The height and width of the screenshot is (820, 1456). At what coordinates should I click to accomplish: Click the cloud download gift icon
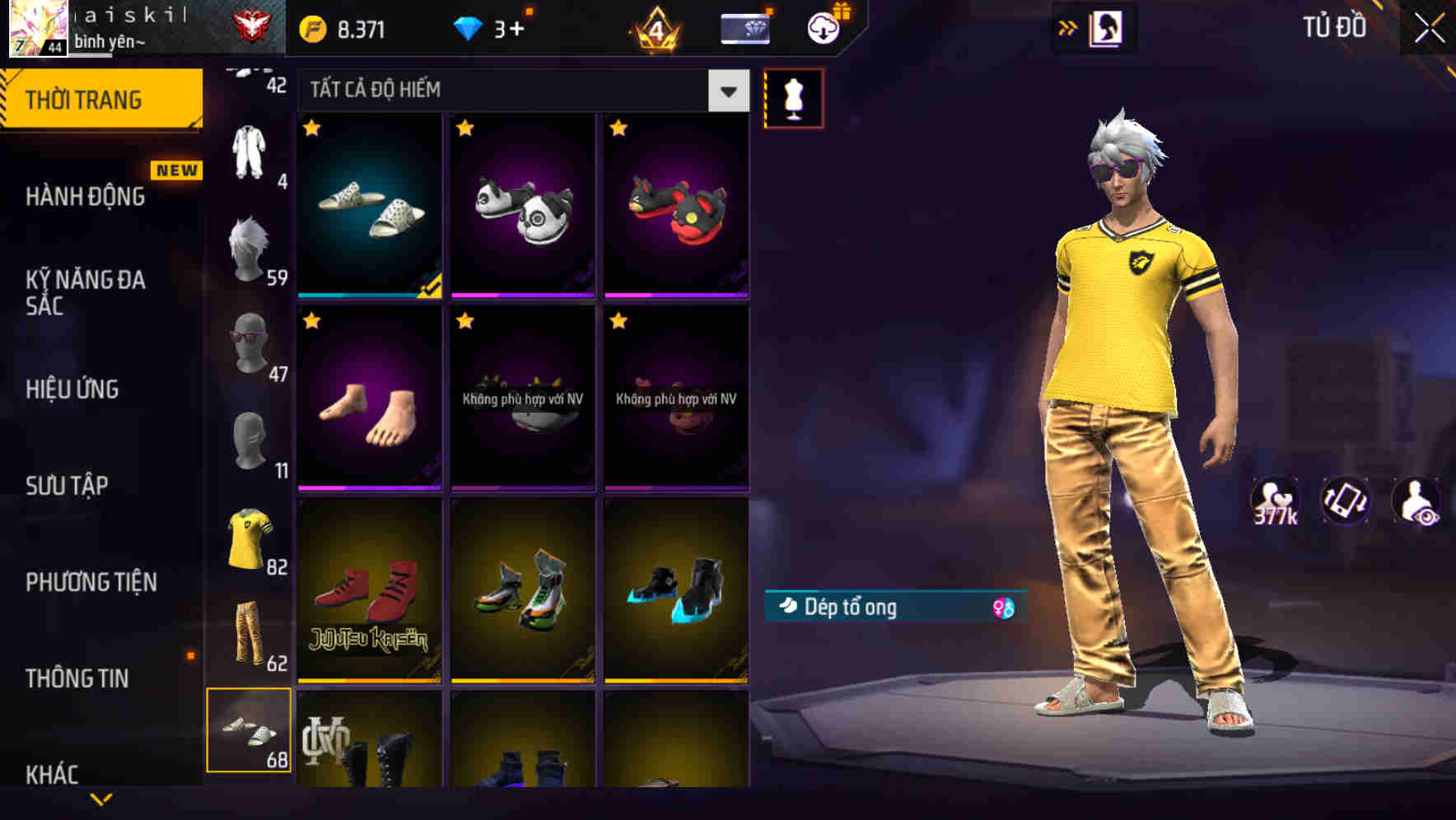click(x=822, y=27)
